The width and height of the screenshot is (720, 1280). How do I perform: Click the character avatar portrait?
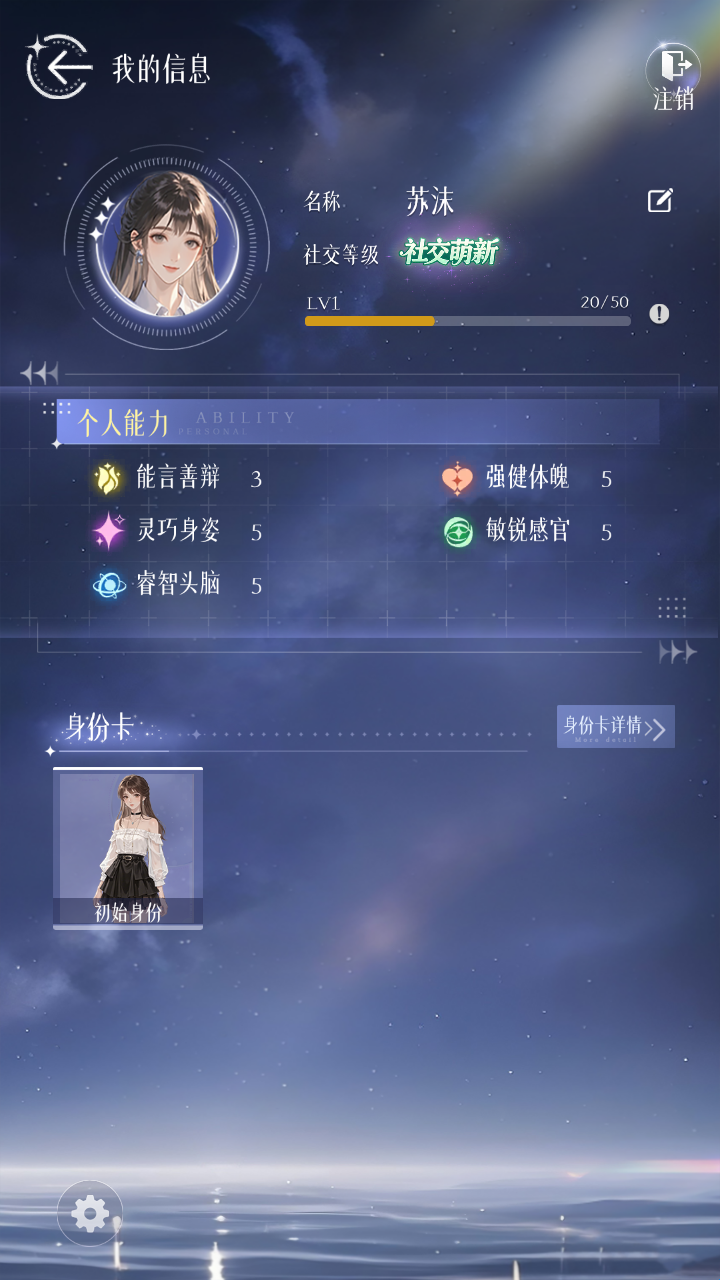166,246
